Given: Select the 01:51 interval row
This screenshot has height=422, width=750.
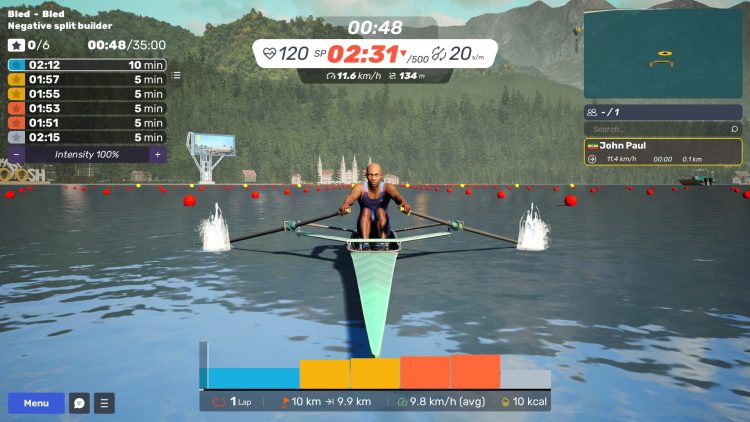Looking at the screenshot, I should [86, 123].
